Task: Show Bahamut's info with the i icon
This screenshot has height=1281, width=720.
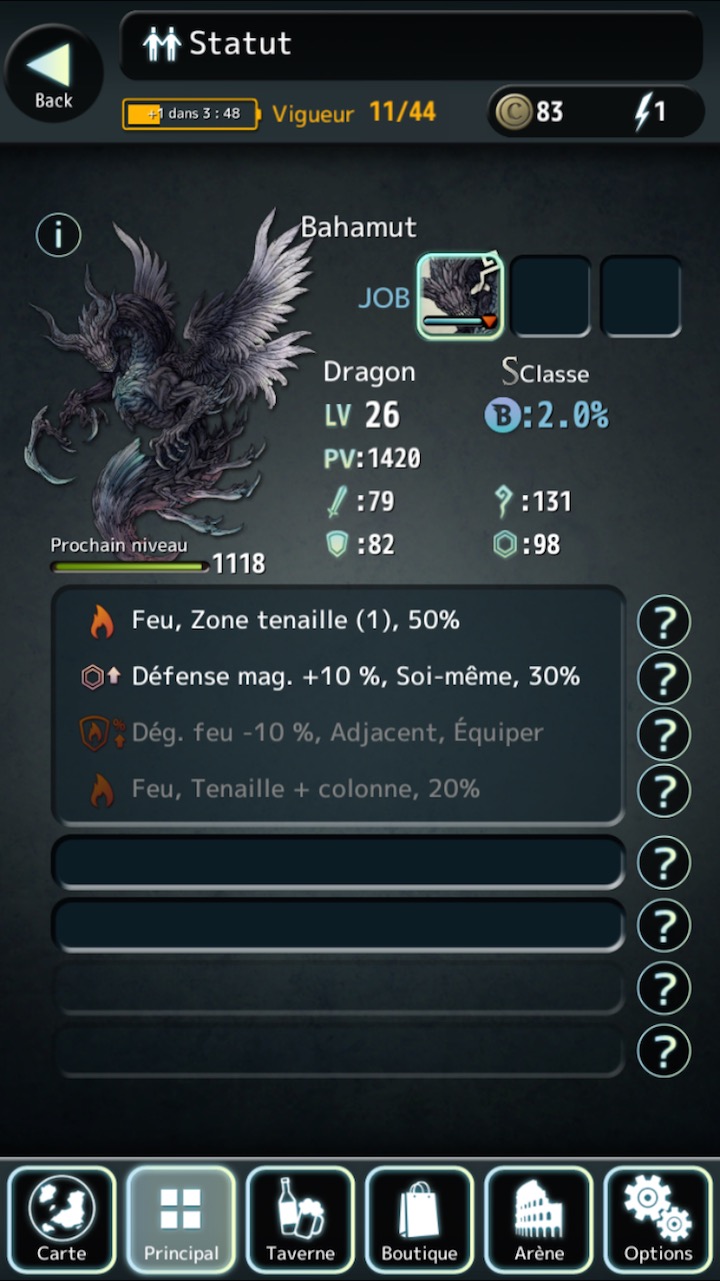Action: tap(58, 235)
